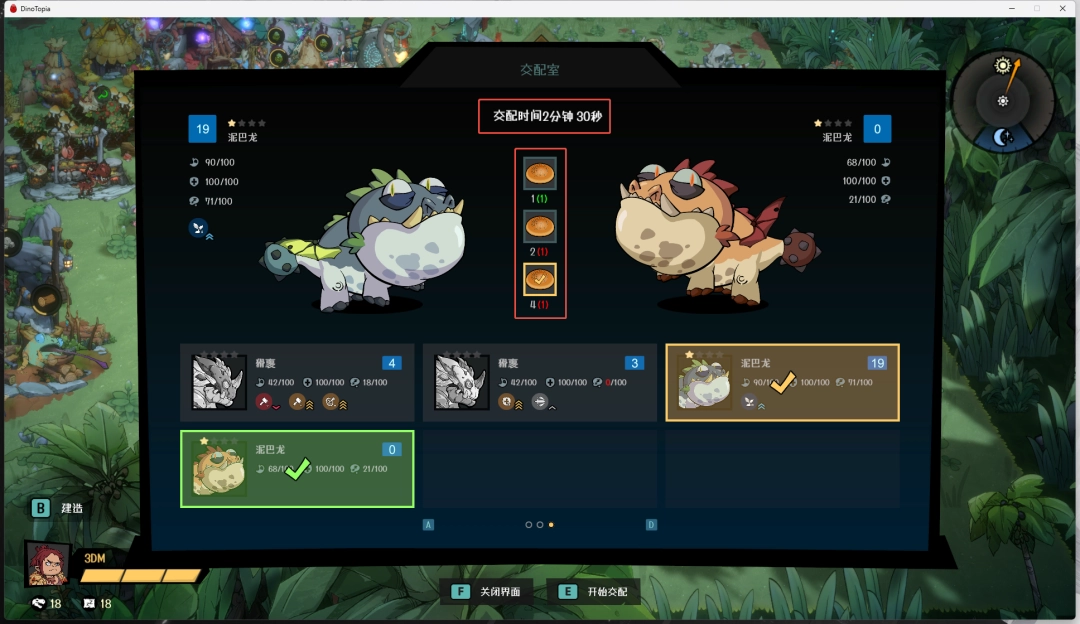Toggle the checked bread slot costing 4
The width and height of the screenshot is (1080, 624).
540,280
